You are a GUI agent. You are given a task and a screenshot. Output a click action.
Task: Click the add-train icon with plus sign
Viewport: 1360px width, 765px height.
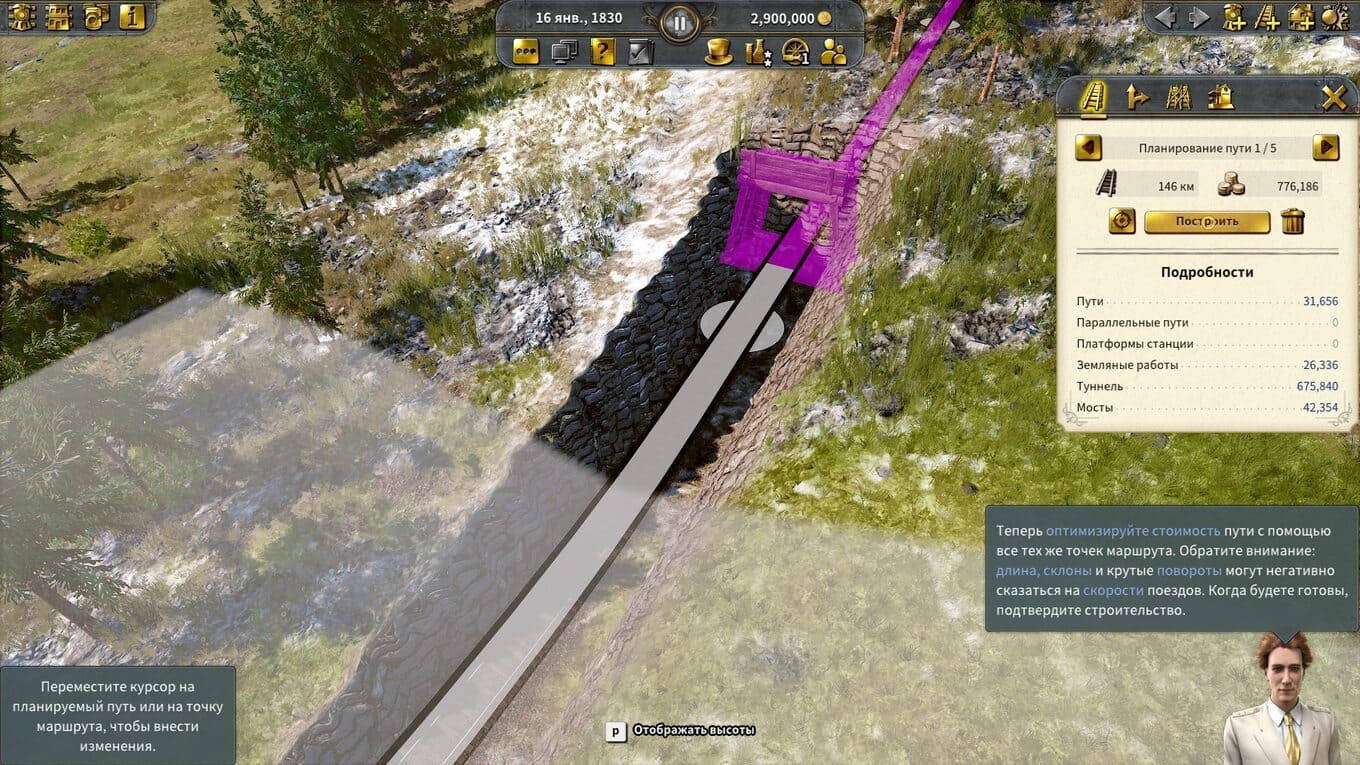(1234, 17)
